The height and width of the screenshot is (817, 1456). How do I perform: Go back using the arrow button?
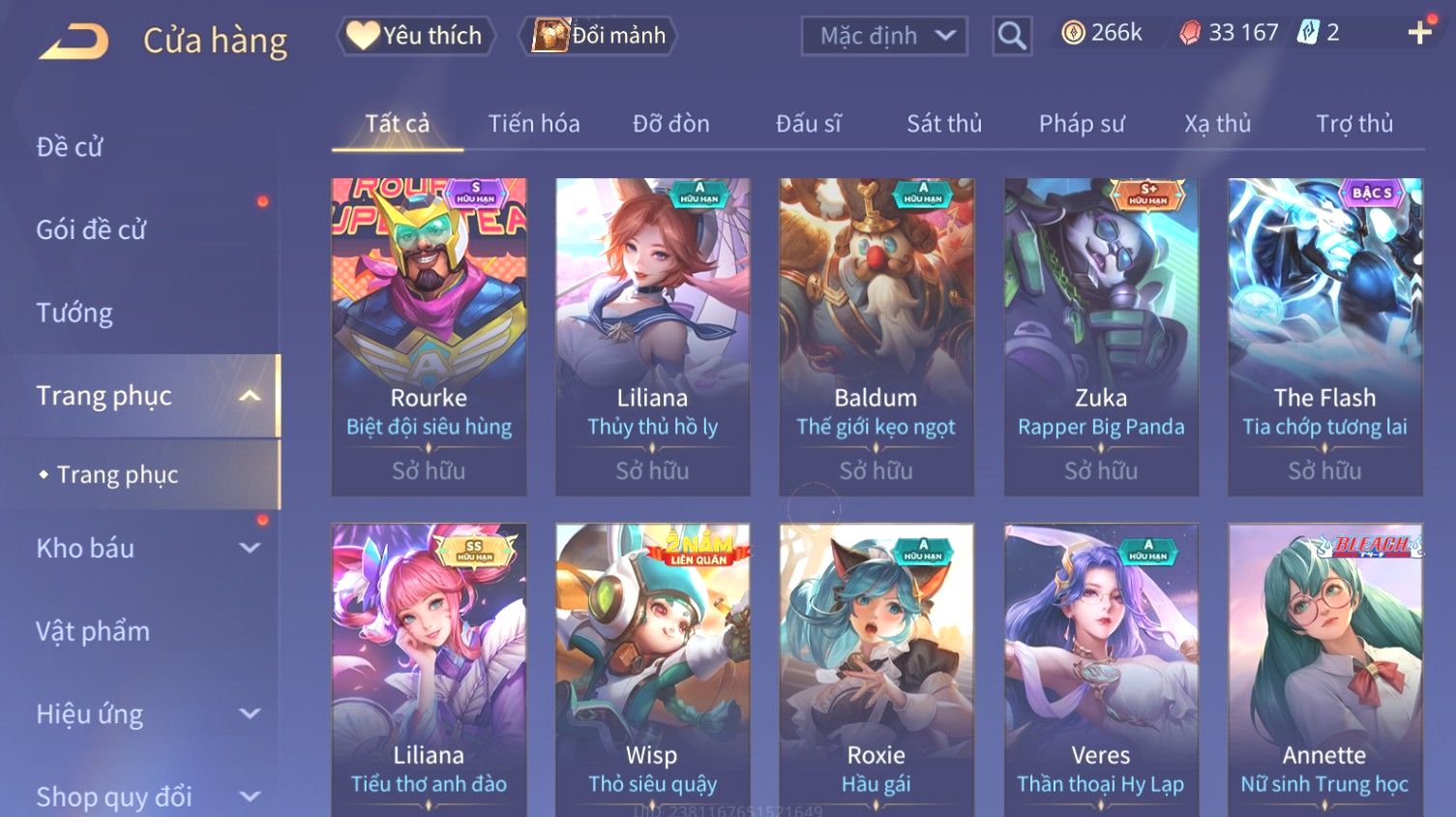(74, 41)
